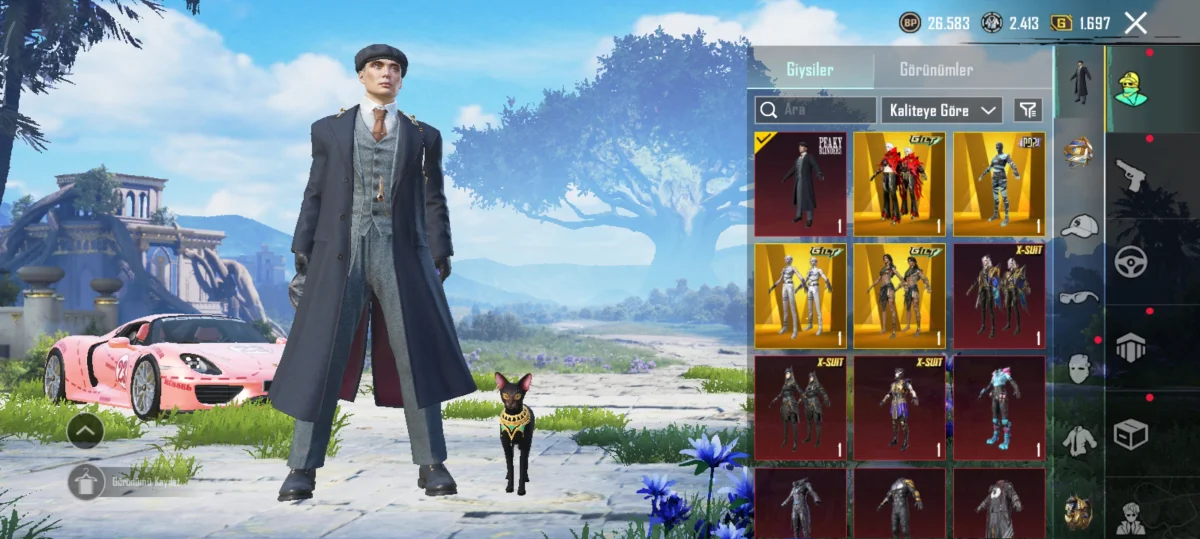Expand the up-arrow circle button
The image size is (1200, 539).
tap(85, 431)
